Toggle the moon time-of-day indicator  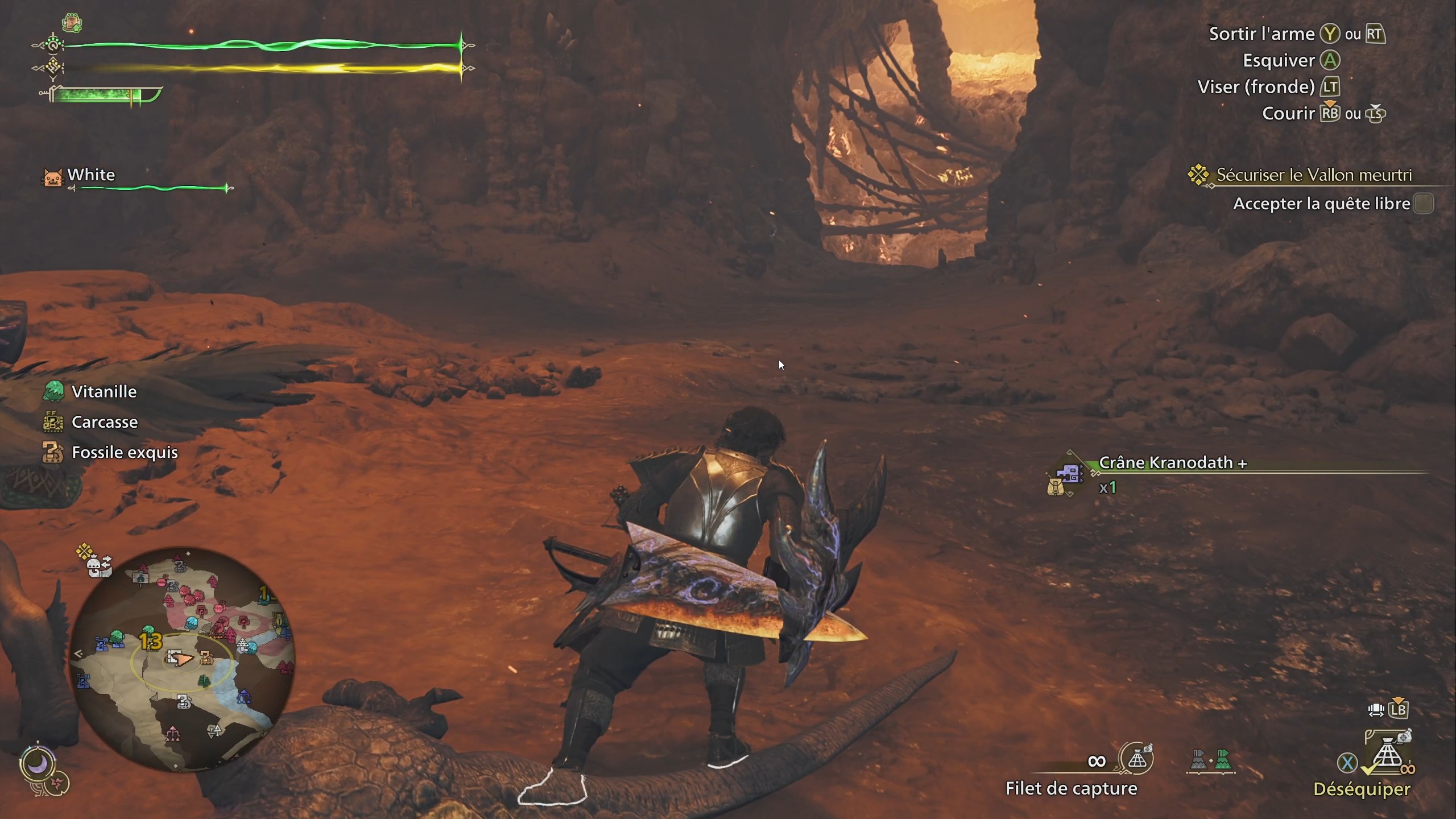pyautogui.click(x=38, y=764)
